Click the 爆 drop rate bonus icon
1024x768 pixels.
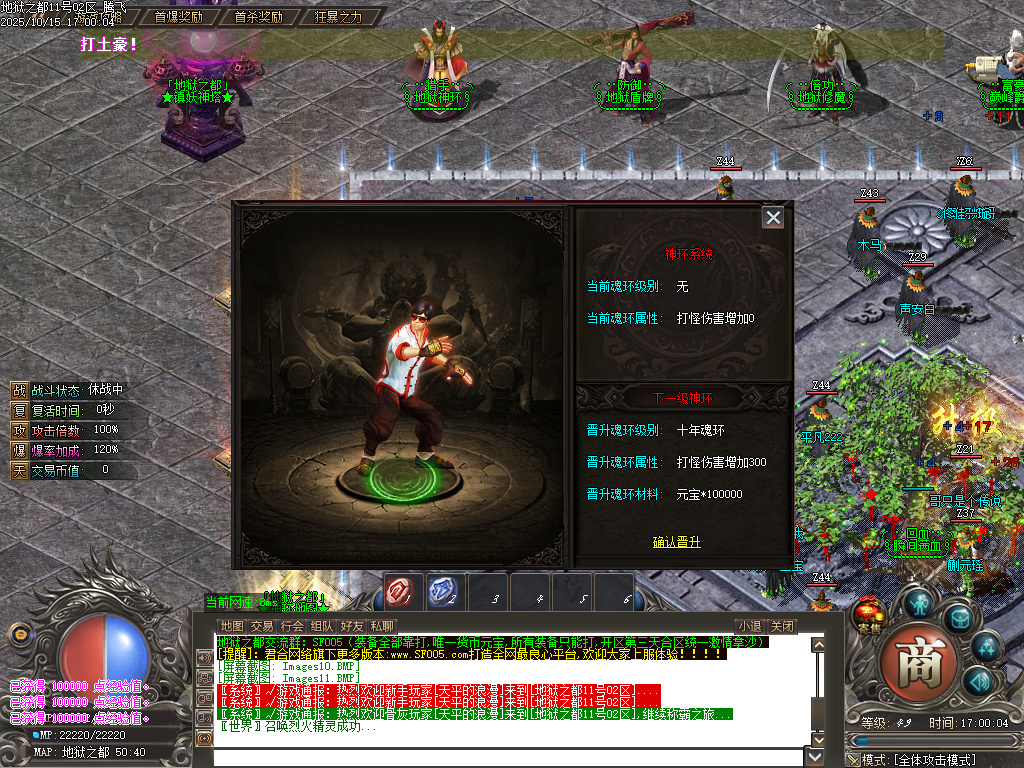(x=19, y=450)
